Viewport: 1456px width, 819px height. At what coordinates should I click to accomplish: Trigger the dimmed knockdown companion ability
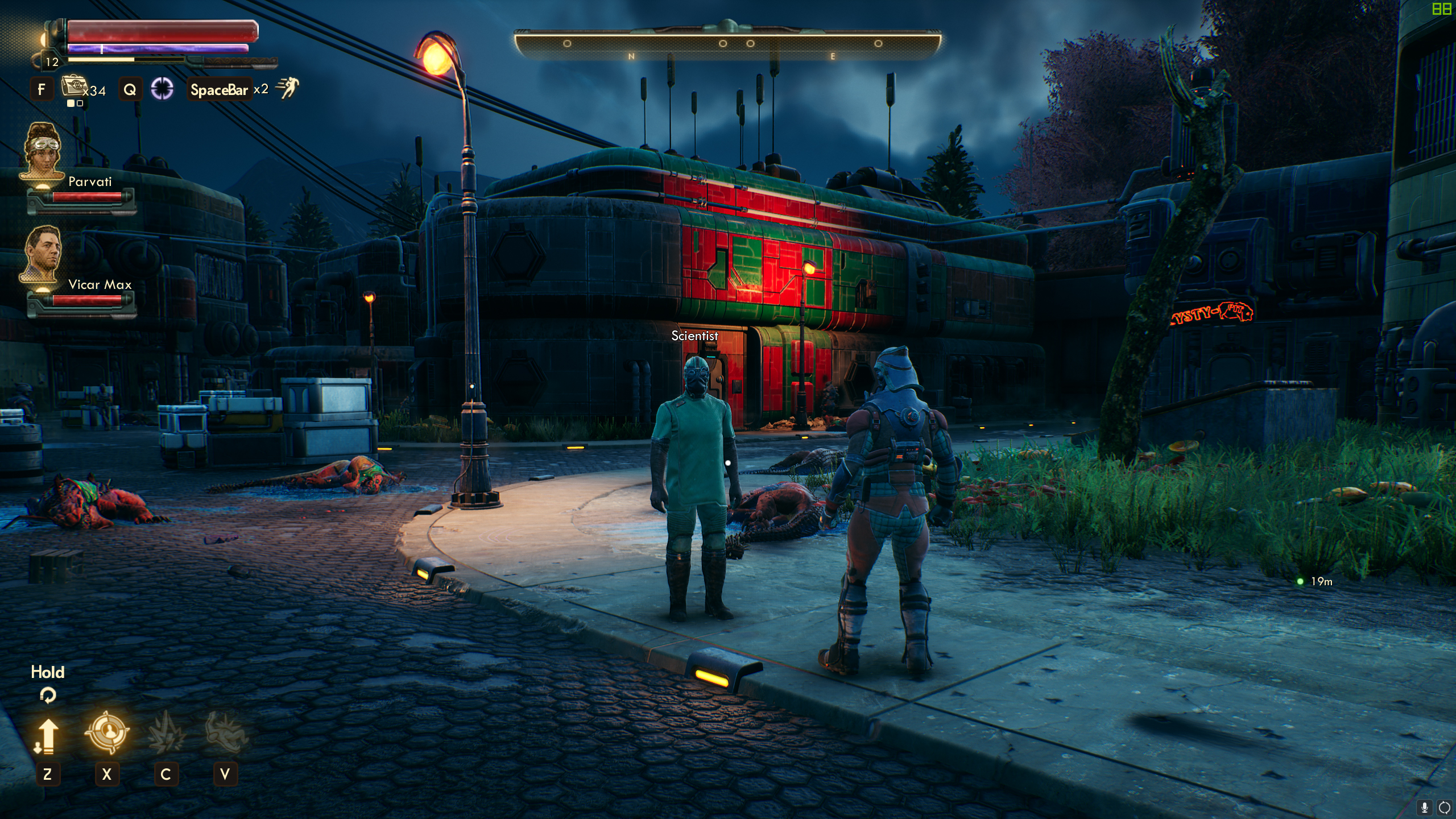click(x=225, y=732)
